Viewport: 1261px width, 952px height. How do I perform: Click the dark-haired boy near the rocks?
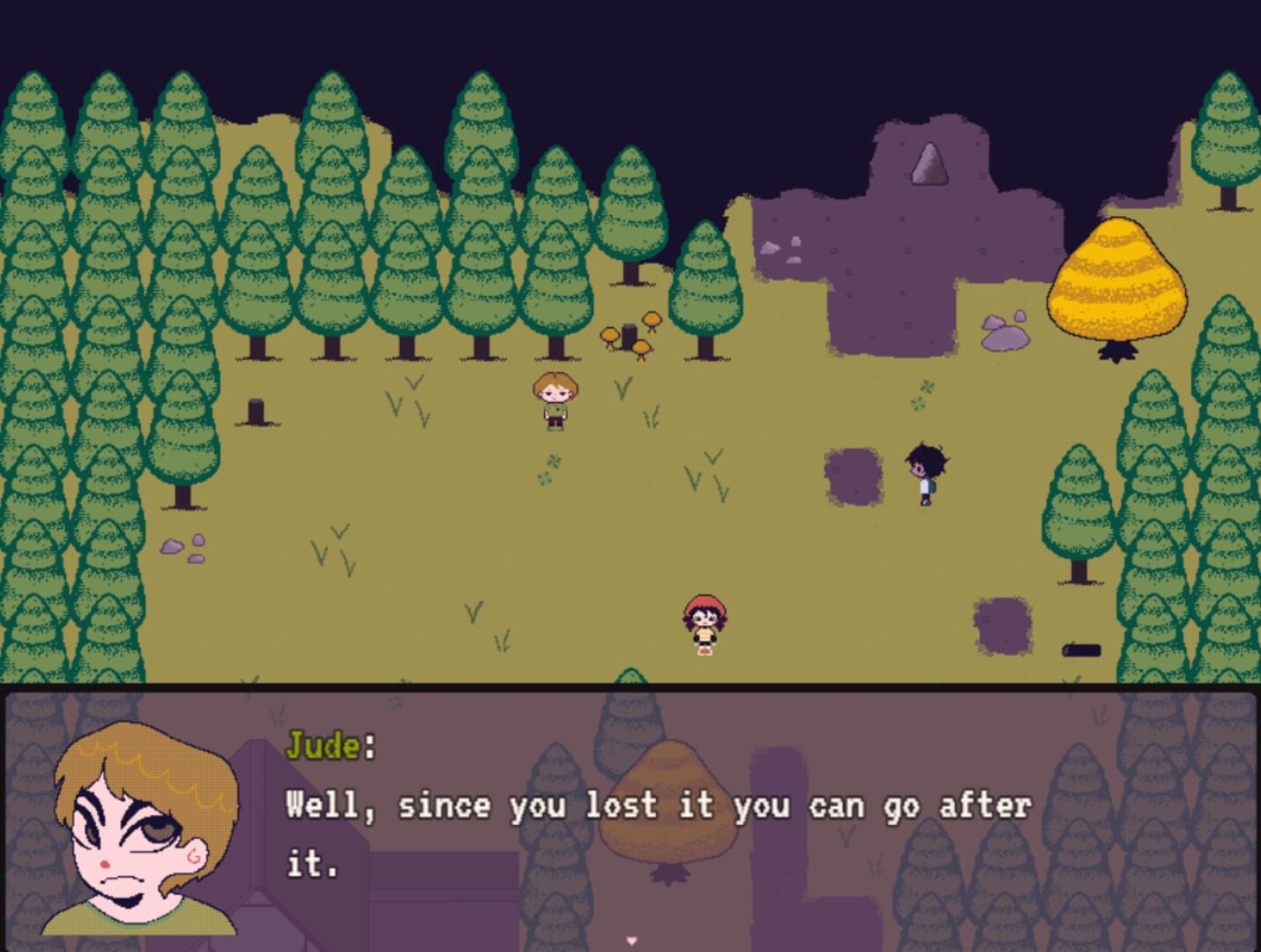(x=923, y=469)
